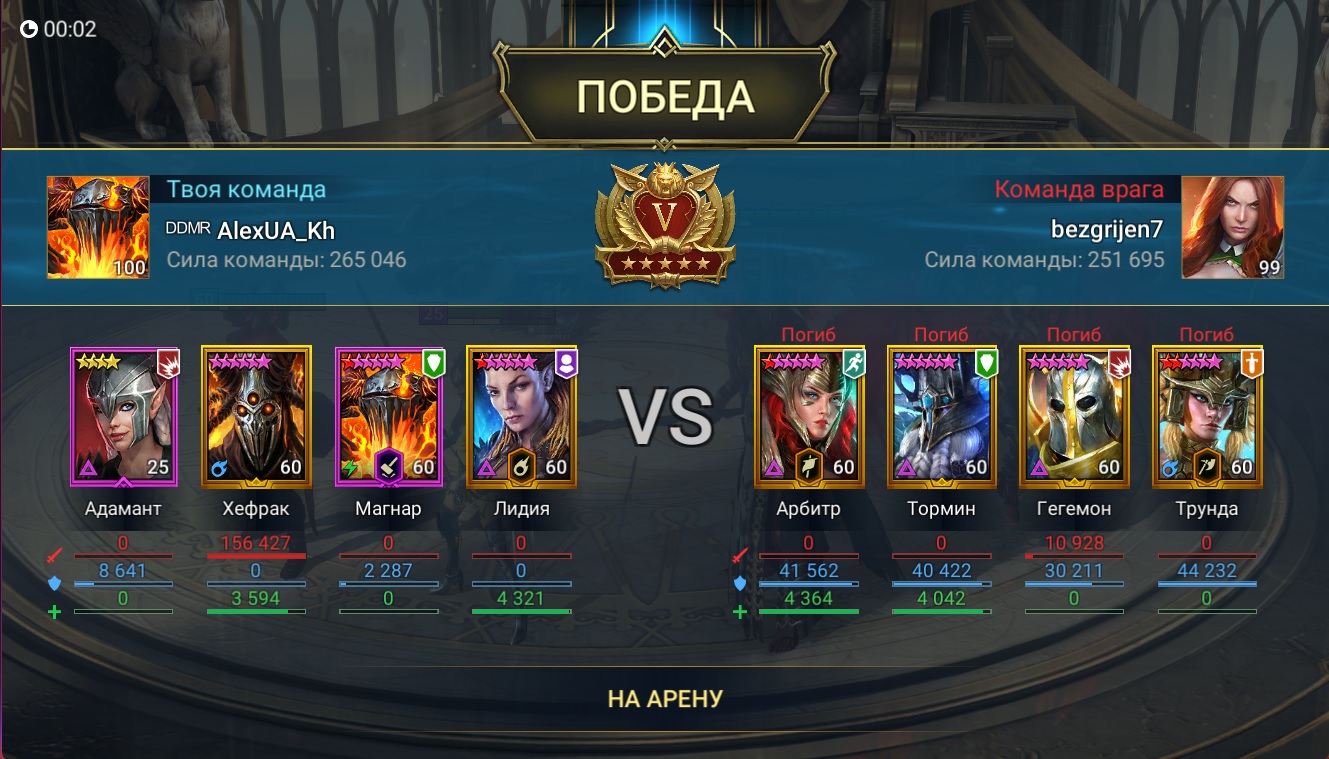Select Арбитр's champion card
This screenshot has height=759, width=1329.
coord(812,417)
